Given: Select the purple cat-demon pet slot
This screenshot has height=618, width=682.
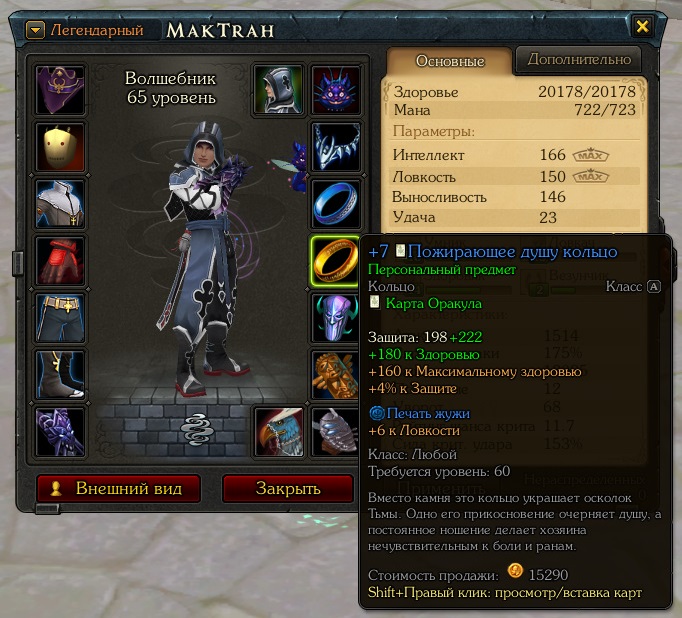Looking at the screenshot, I should pos(335,90).
